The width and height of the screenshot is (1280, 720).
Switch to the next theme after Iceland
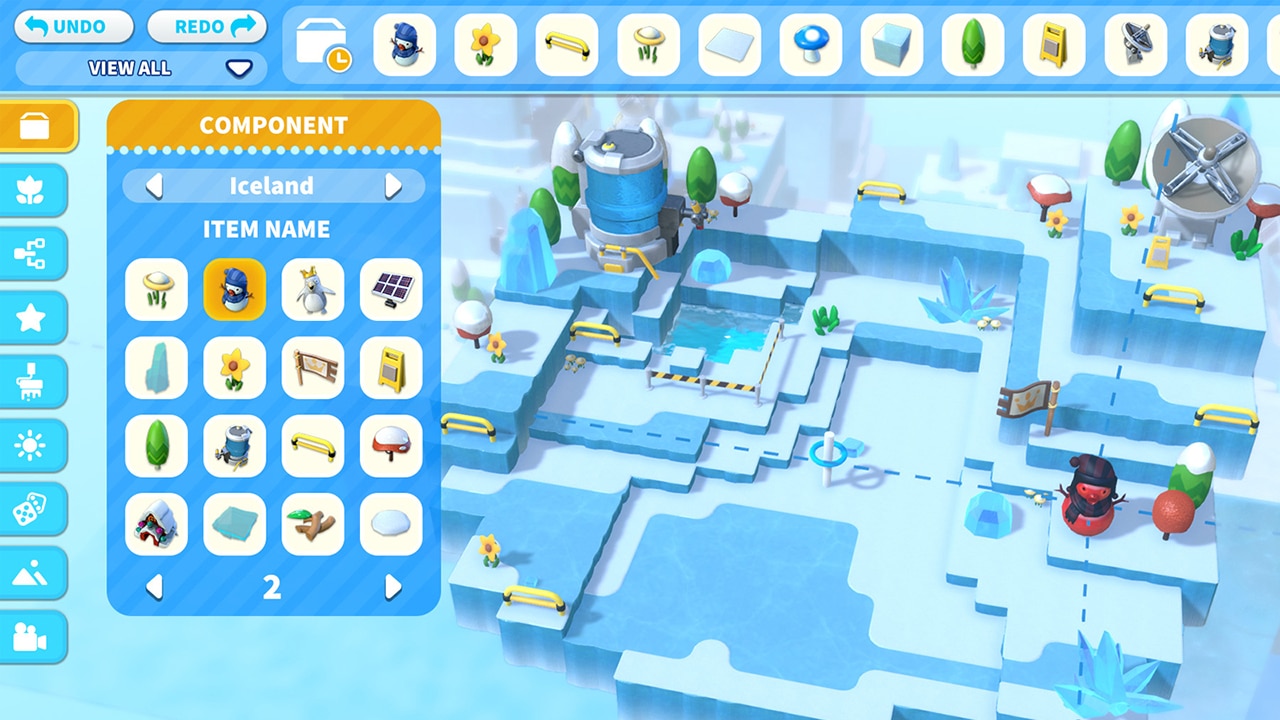point(393,186)
